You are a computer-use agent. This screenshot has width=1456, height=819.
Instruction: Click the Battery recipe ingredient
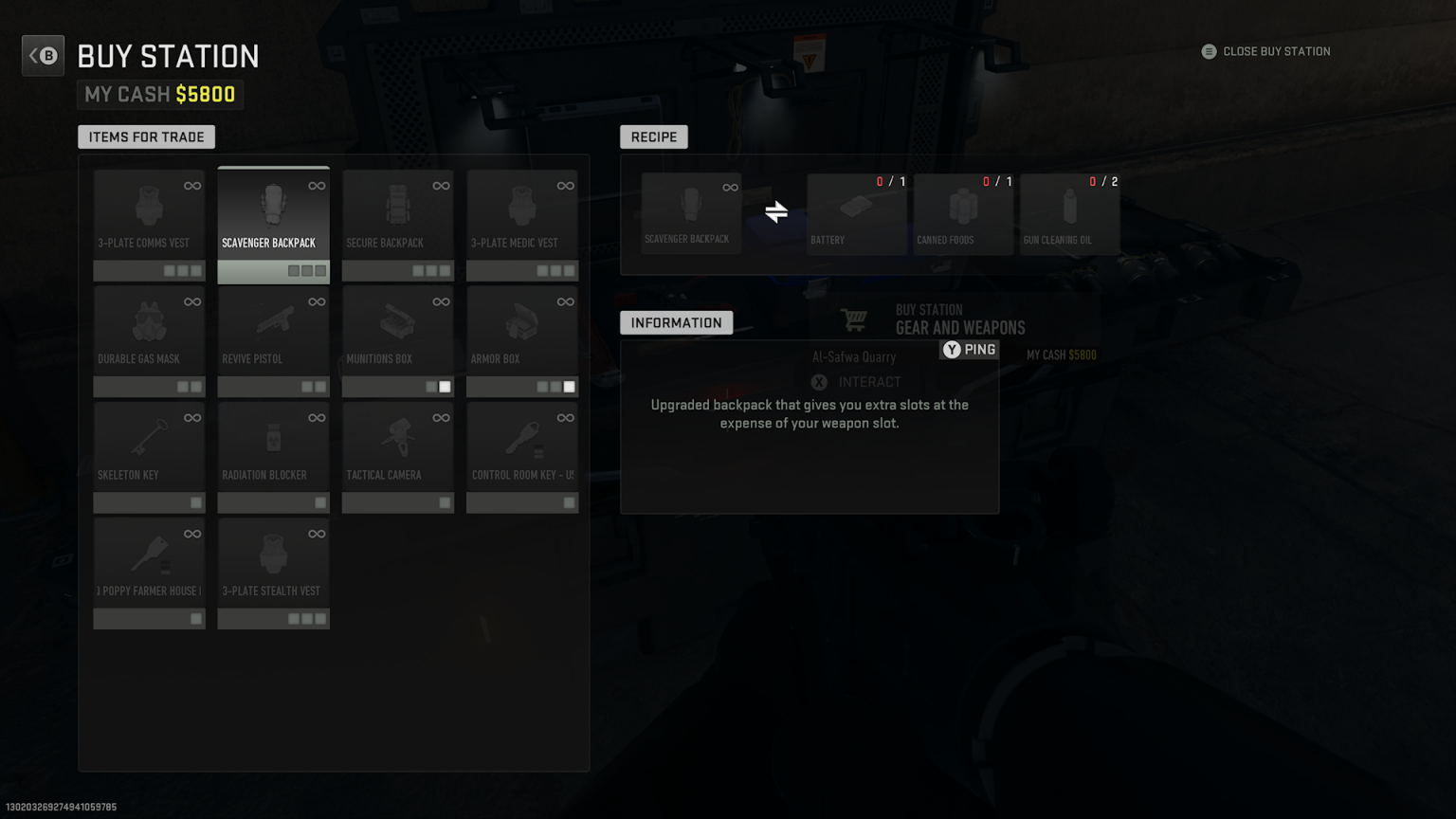point(856,212)
